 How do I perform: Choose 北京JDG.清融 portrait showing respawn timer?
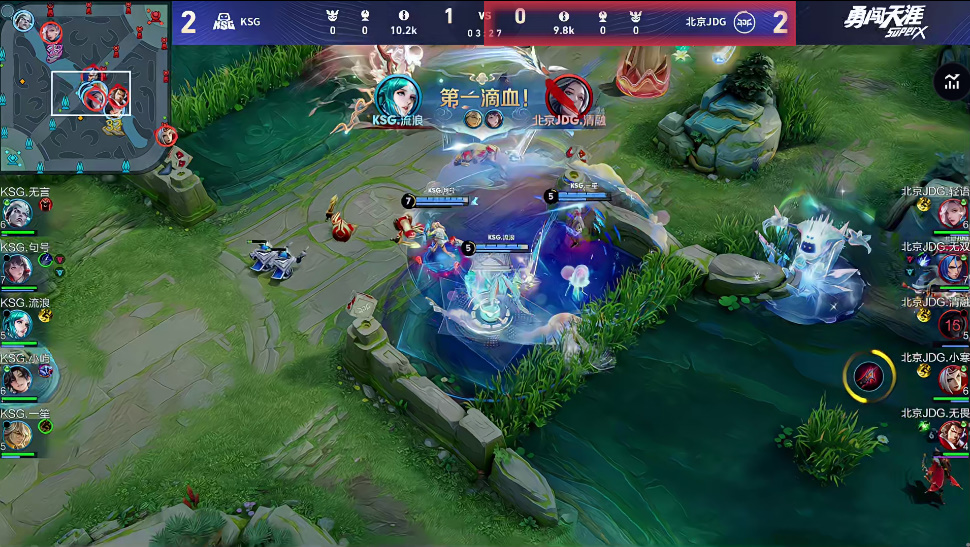(x=951, y=324)
